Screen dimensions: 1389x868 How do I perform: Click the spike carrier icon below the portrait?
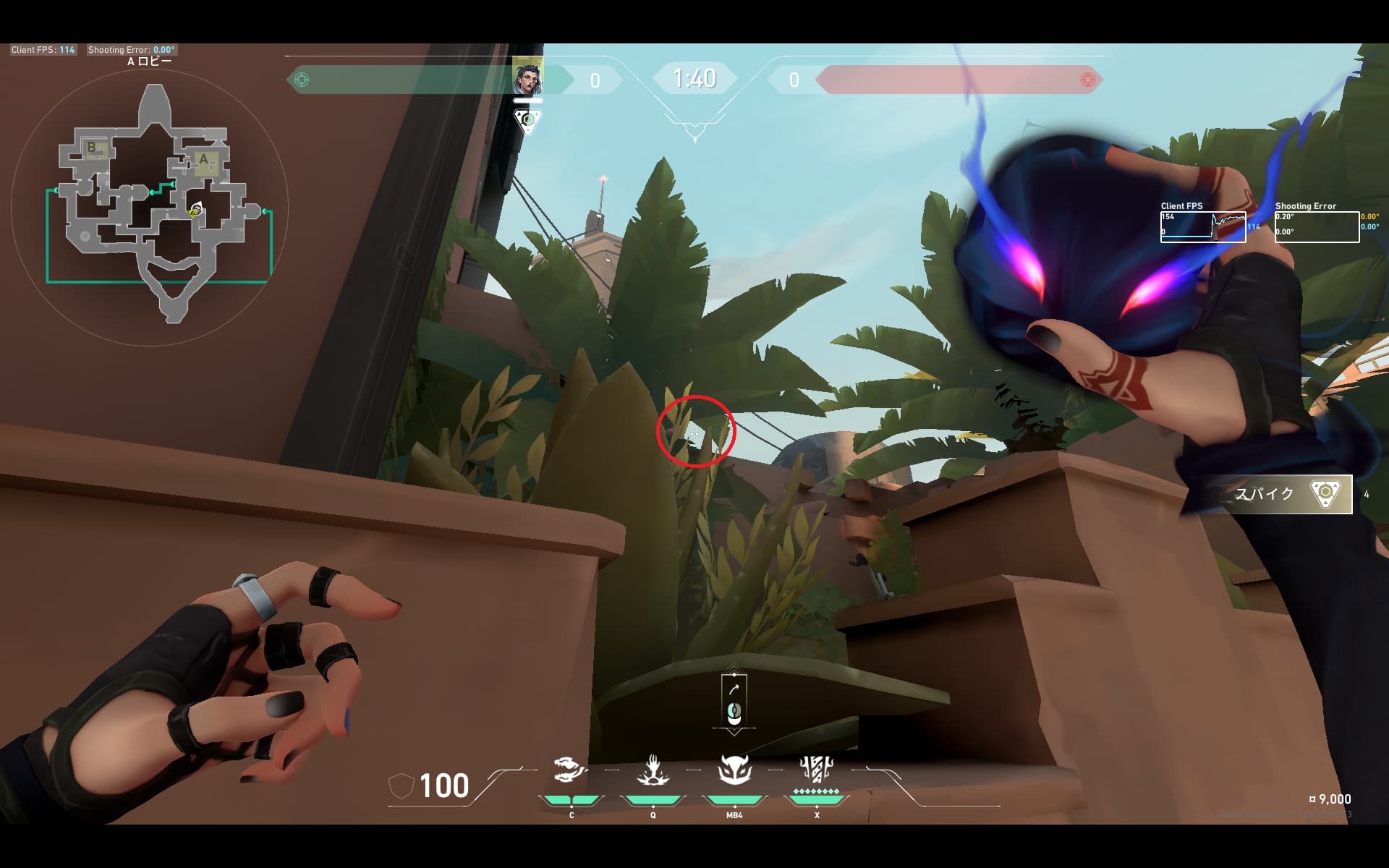pos(527,119)
